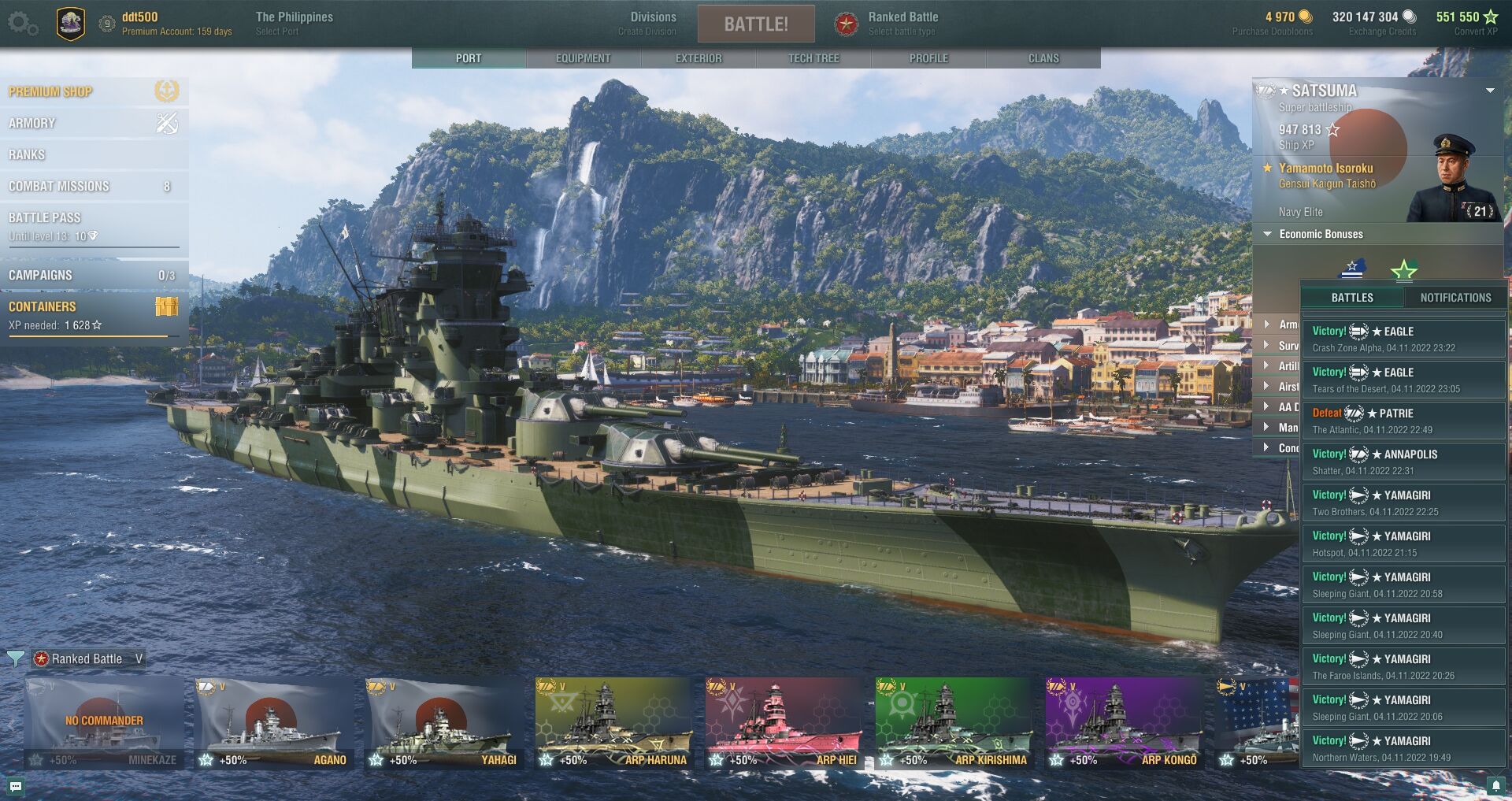Open the Exterior tab
Screen dimensions: 1512x801
coord(698,58)
